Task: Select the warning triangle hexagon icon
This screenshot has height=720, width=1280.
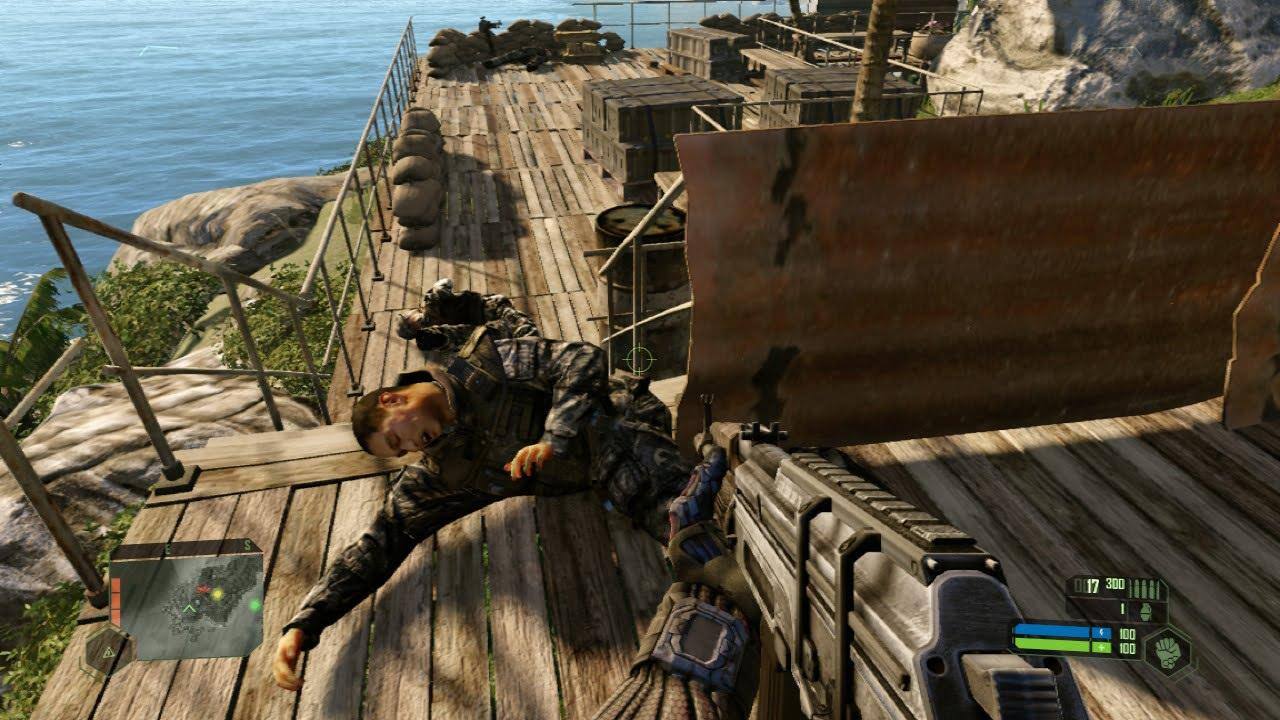Action: 103,651
